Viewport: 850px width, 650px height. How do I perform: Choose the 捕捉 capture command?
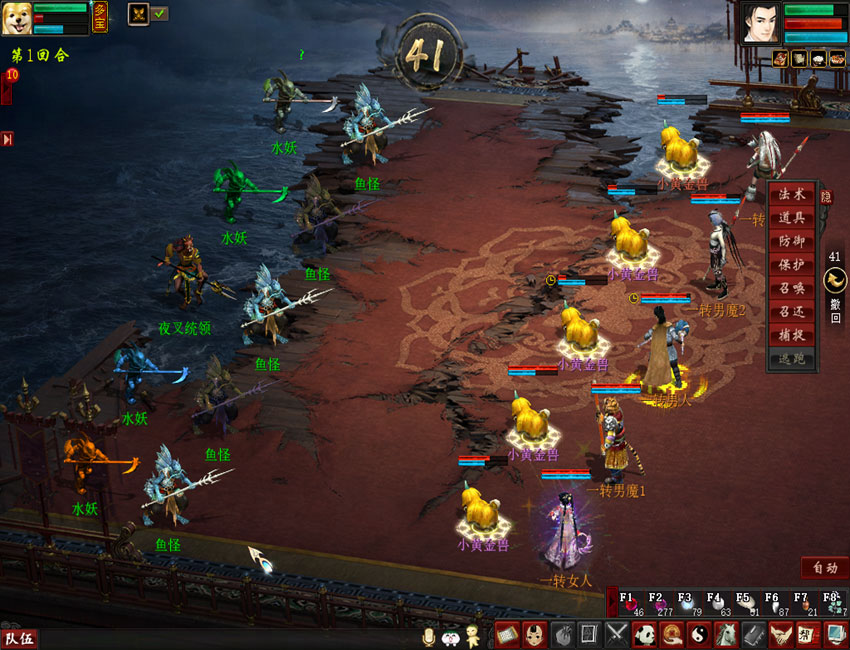[x=791, y=334]
